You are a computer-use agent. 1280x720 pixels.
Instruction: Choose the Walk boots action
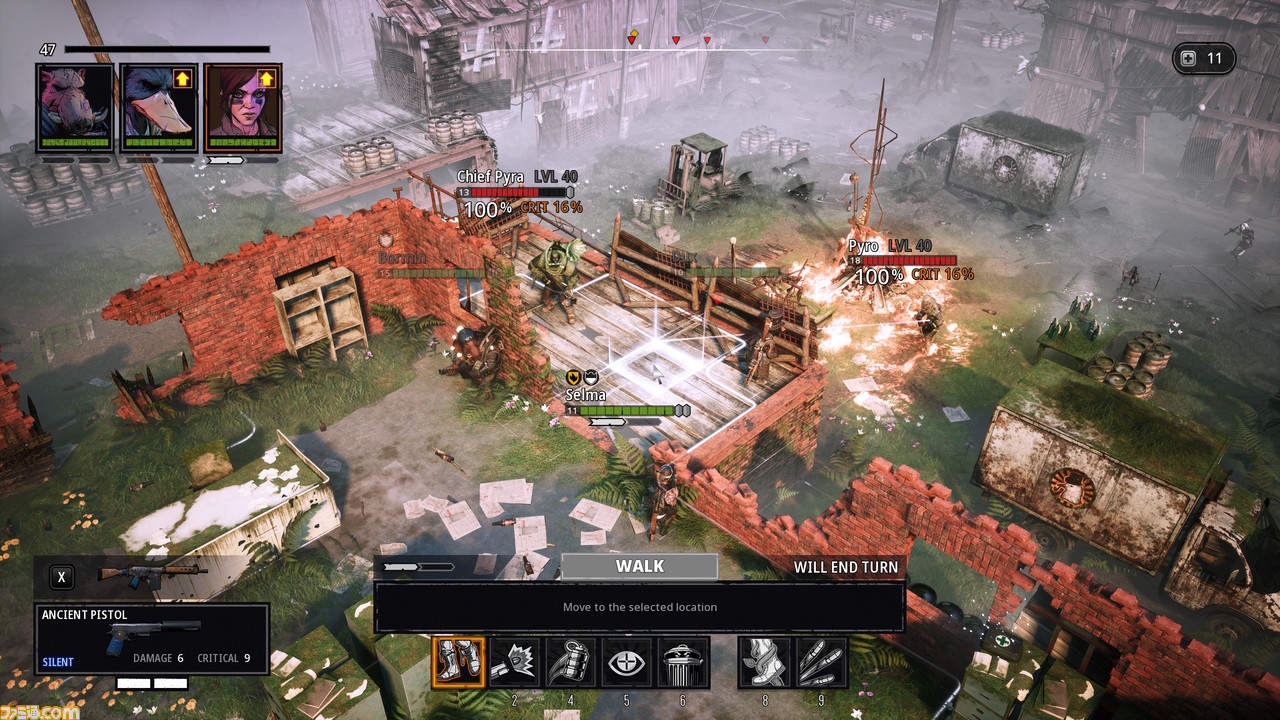[459, 662]
